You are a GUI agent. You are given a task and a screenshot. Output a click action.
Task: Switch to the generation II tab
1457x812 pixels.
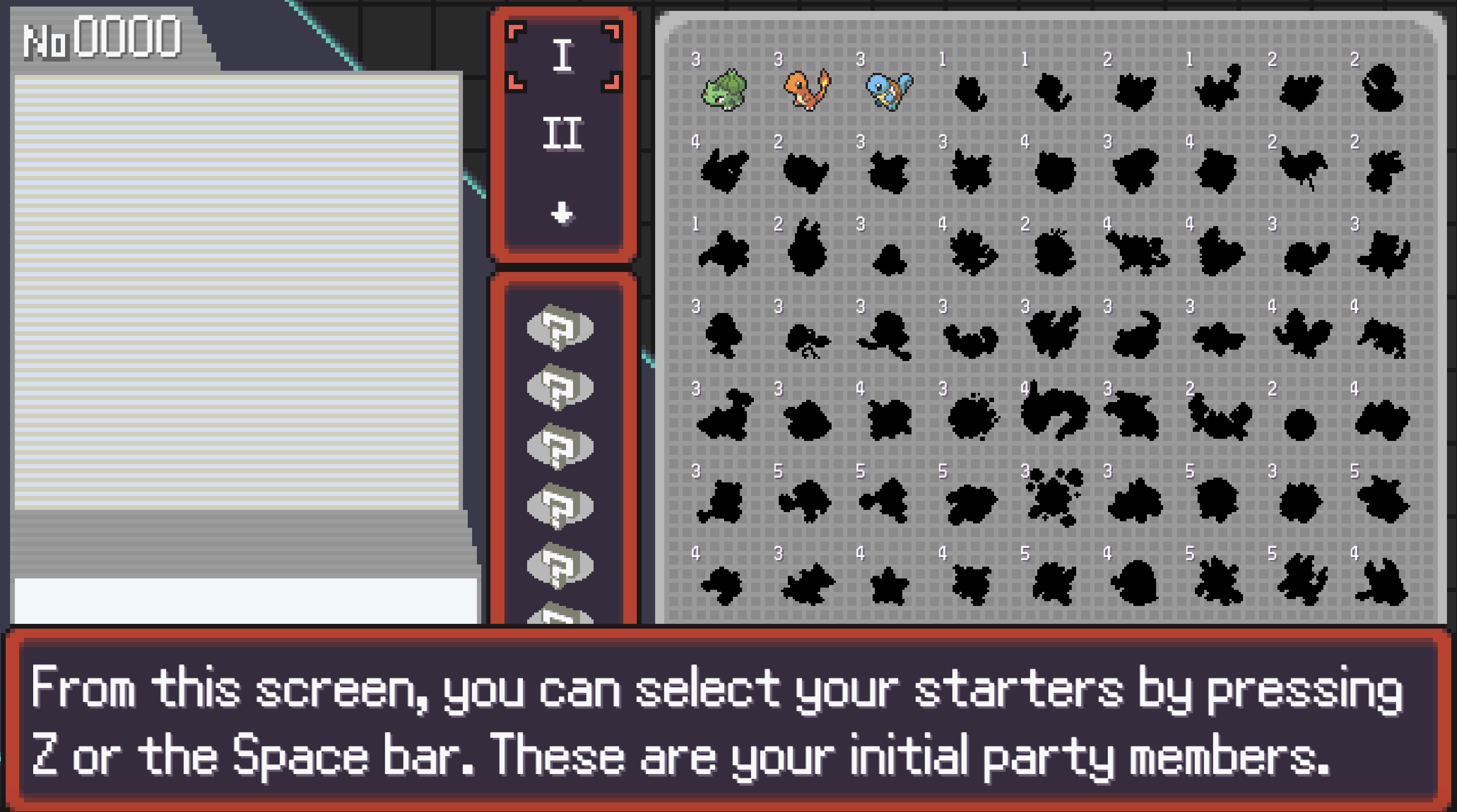pyautogui.click(x=563, y=134)
